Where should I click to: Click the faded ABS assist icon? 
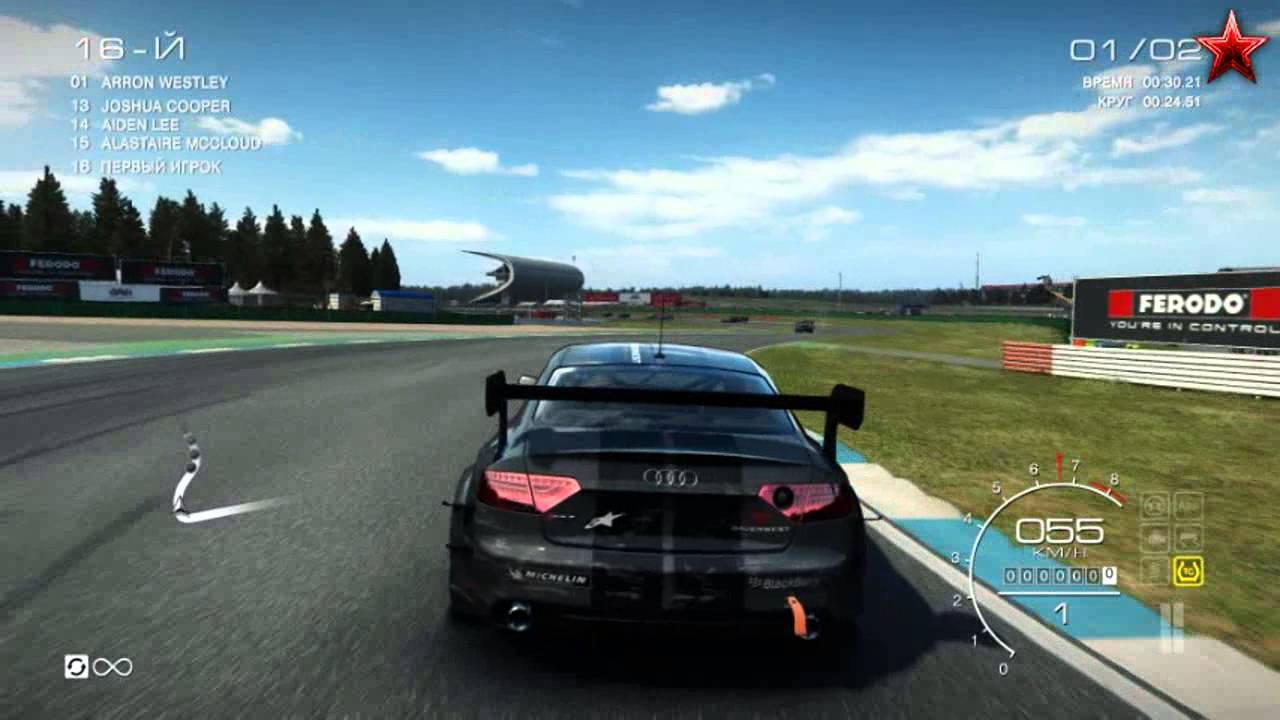1188,505
